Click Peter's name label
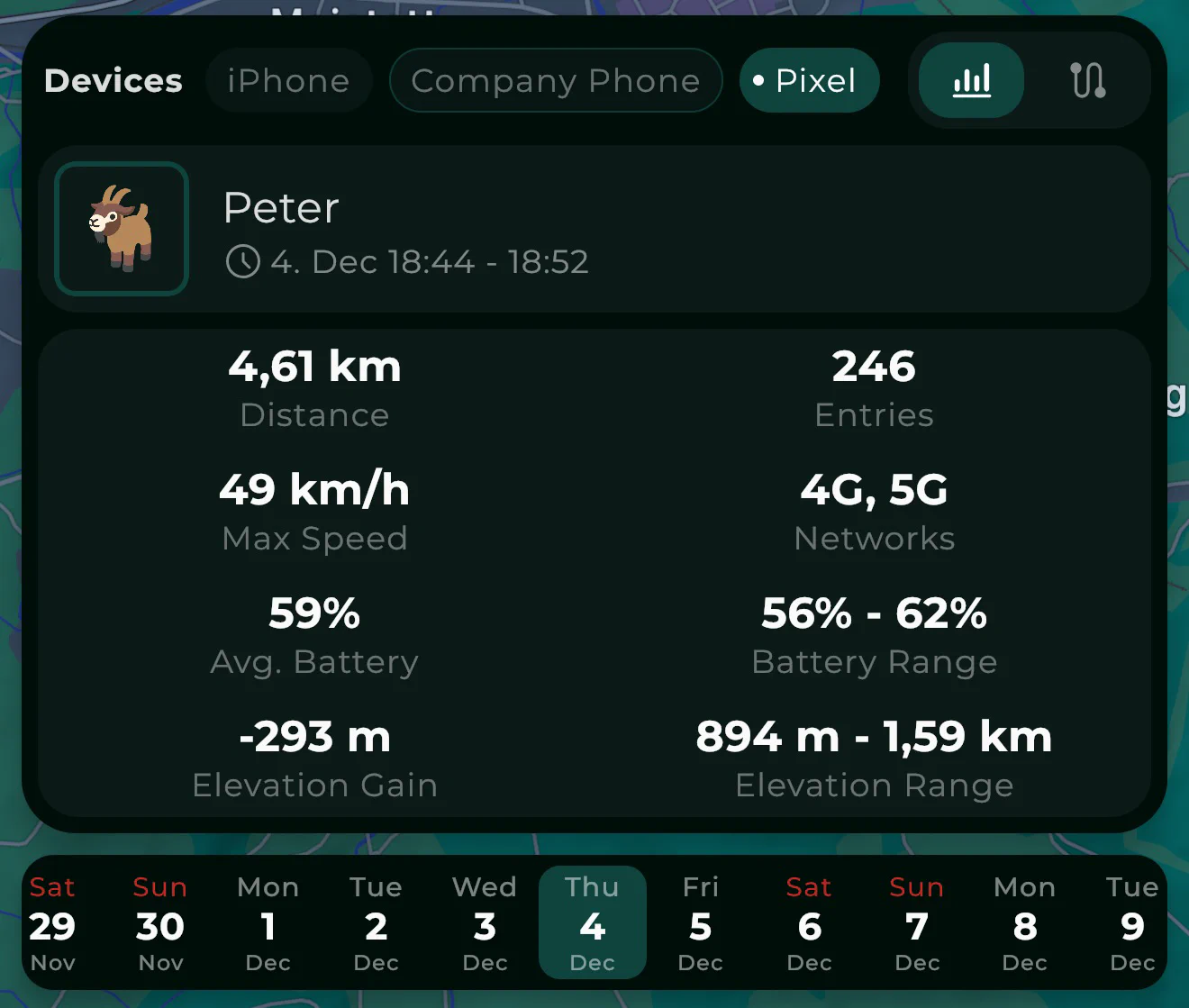The image size is (1189, 1008). [x=281, y=208]
